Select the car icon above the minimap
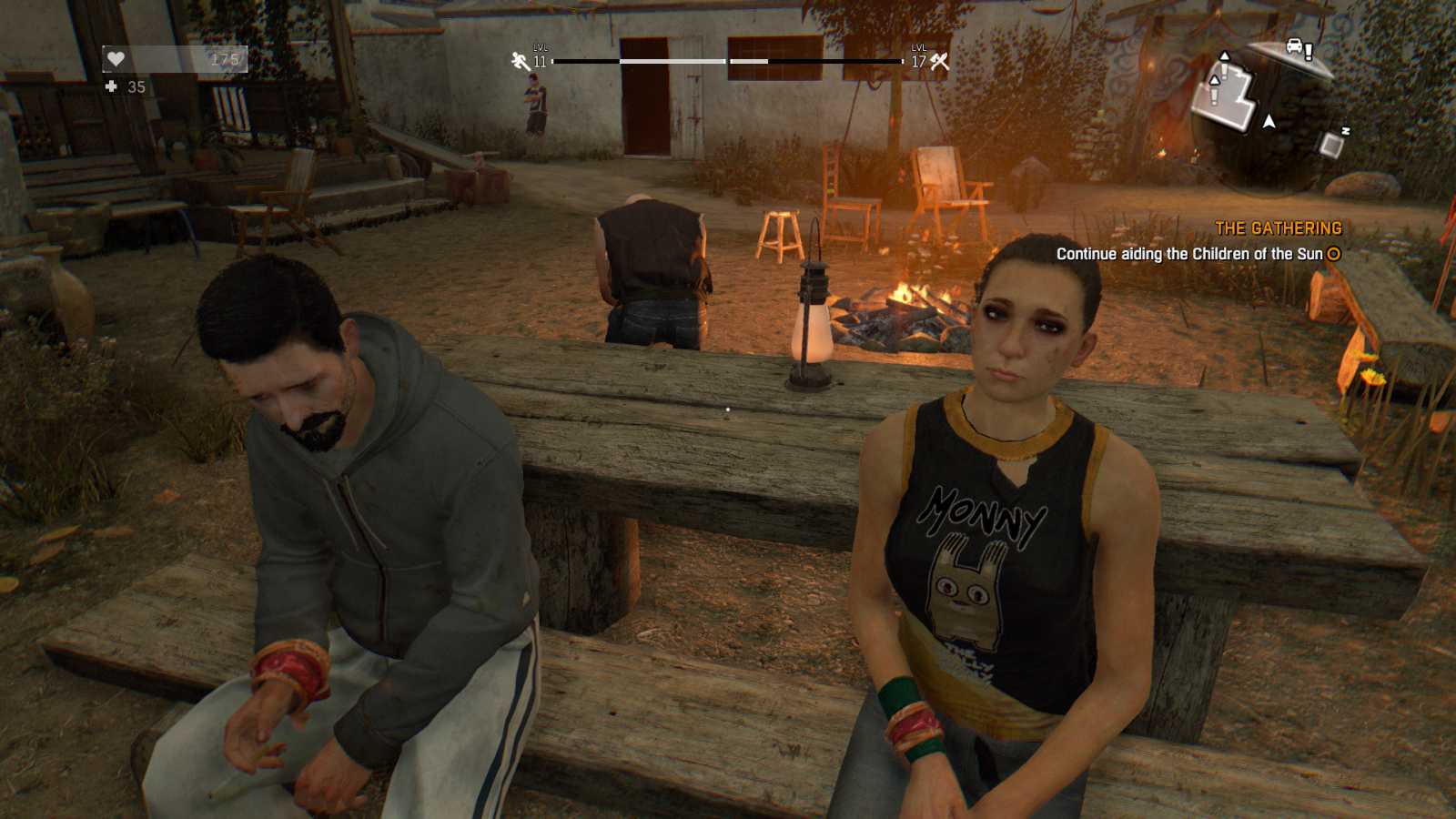Viewport: 1456px width, 819px height. (x=1294, y=45)
